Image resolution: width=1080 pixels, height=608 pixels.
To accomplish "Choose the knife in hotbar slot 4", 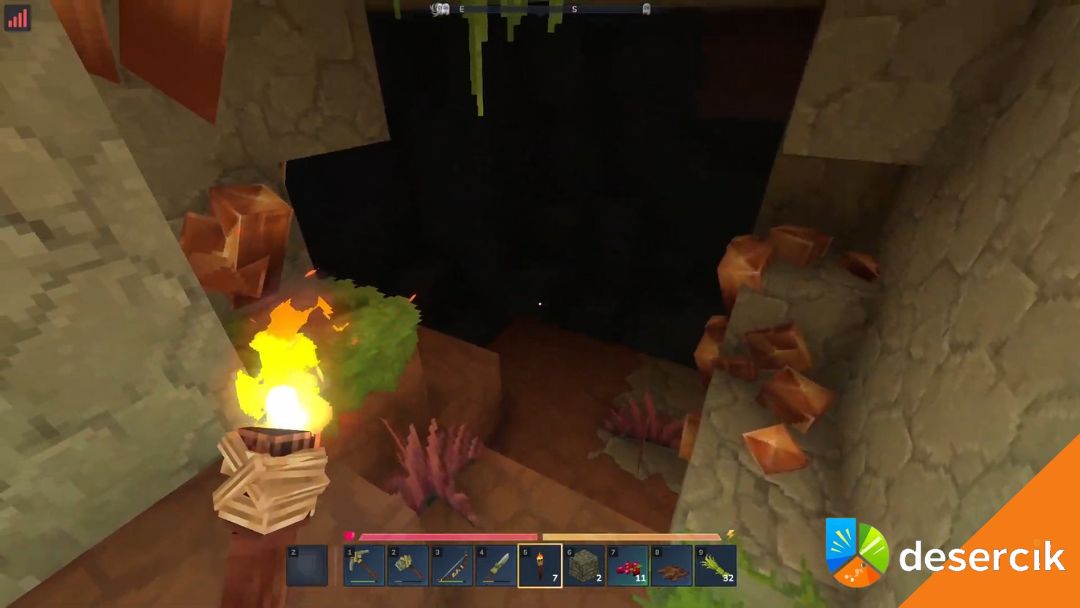I will click(x=496, y=565).
